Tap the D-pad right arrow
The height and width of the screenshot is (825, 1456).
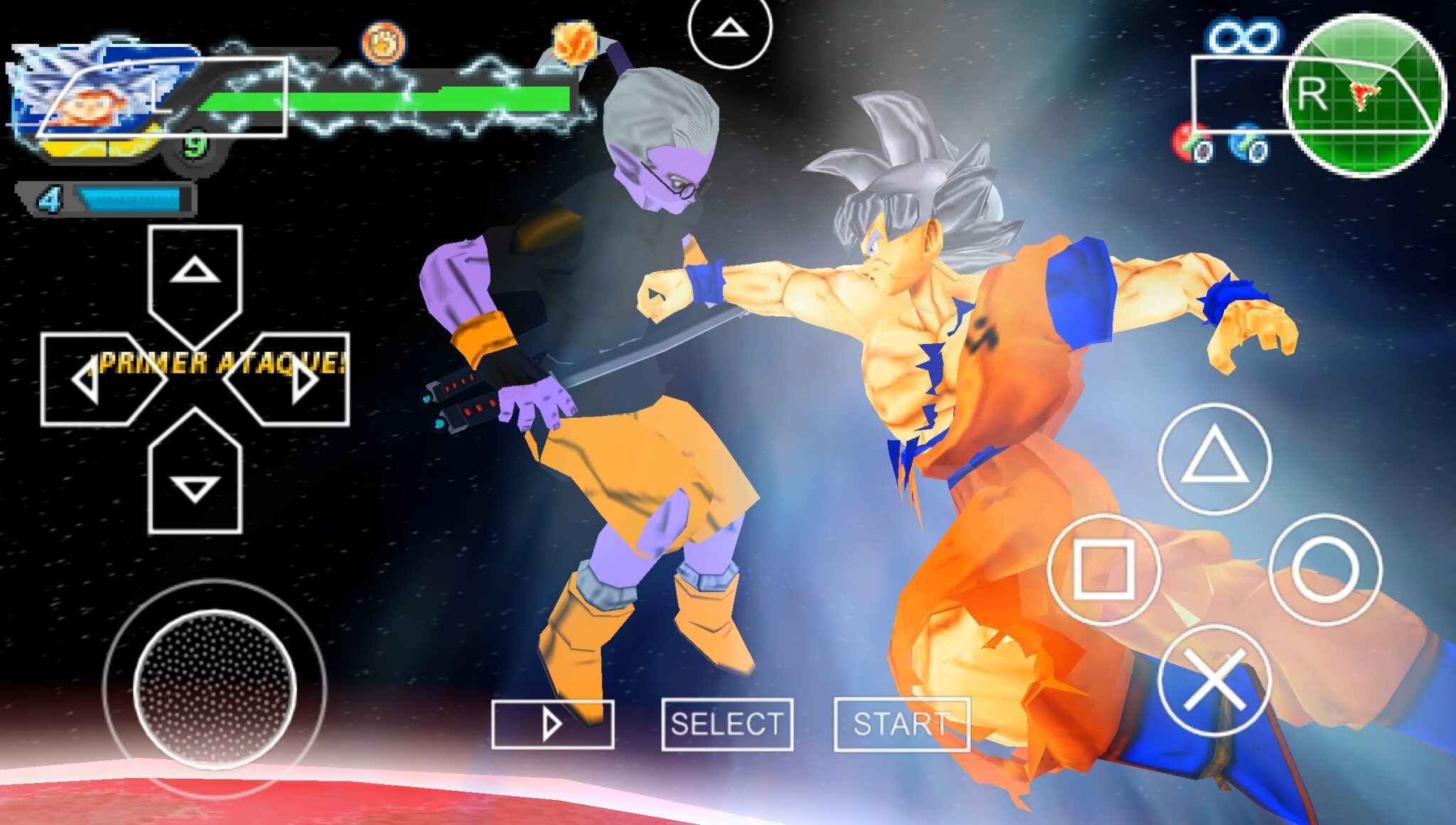point(302,380)
